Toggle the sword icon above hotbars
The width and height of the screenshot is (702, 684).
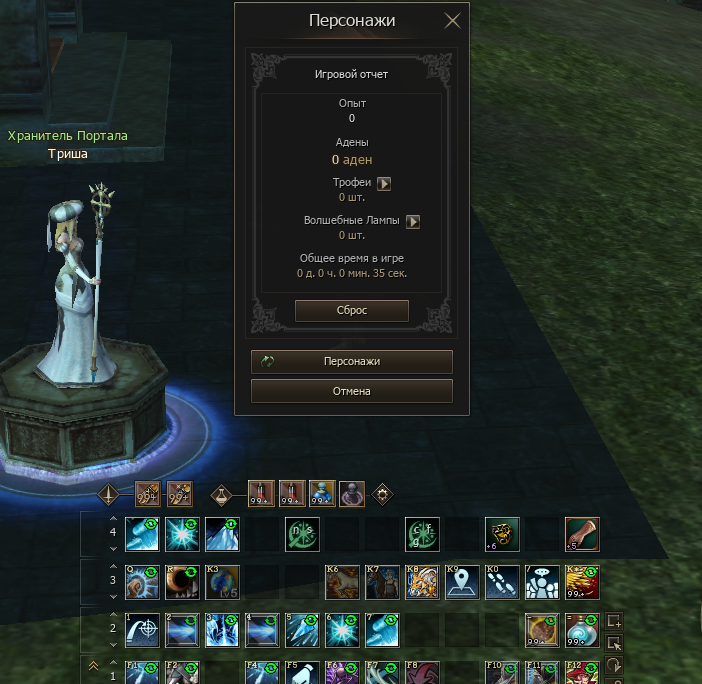(109, 494)
